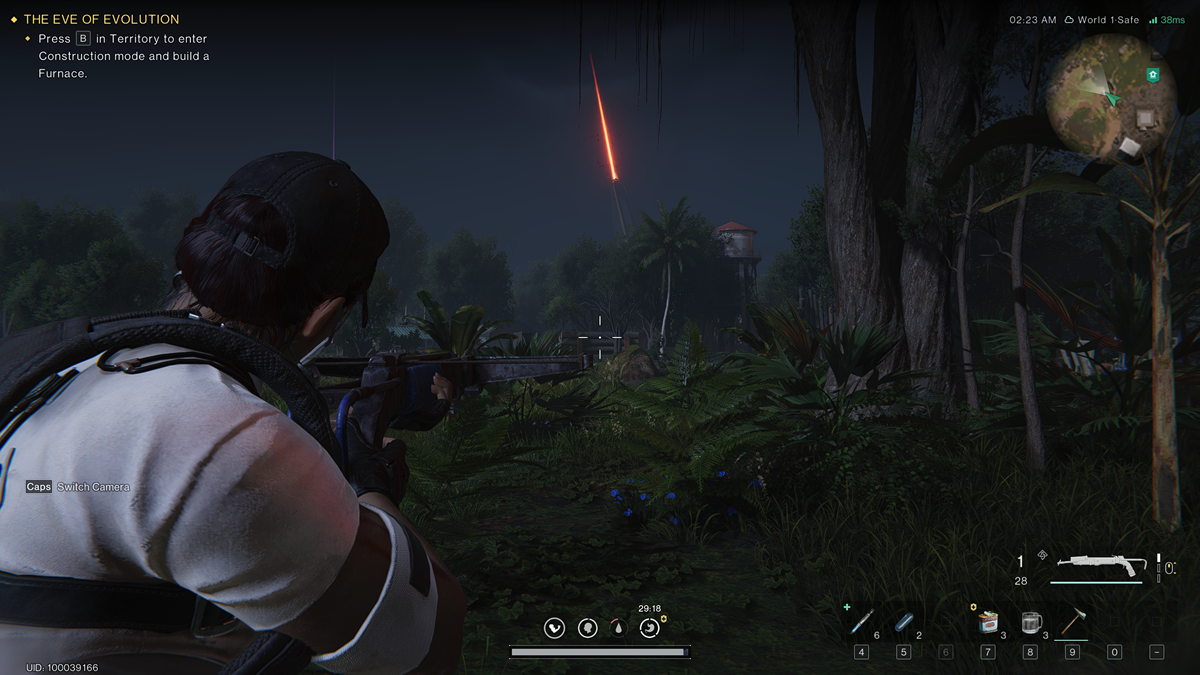Open The Eve of Evolution quest tracker
Screen dimensions: 1200x675
pyautogui.click(x=101, y=19)
